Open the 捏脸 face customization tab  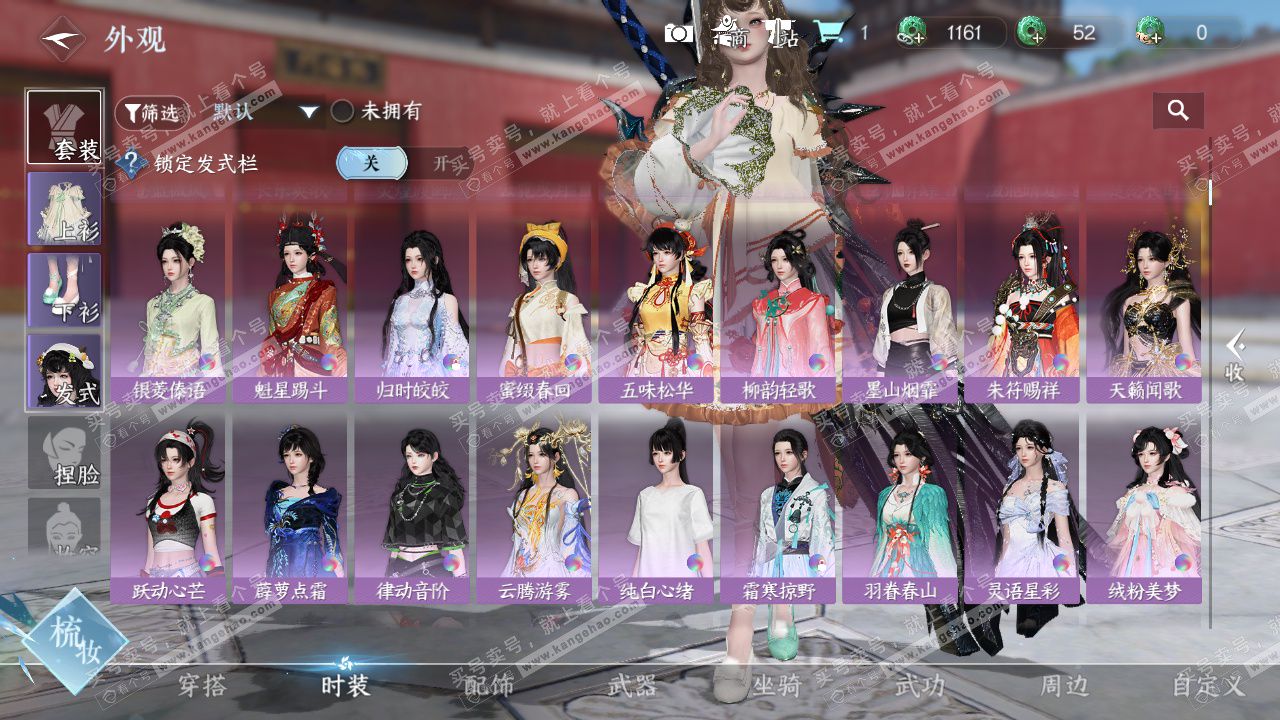[64, 453]
